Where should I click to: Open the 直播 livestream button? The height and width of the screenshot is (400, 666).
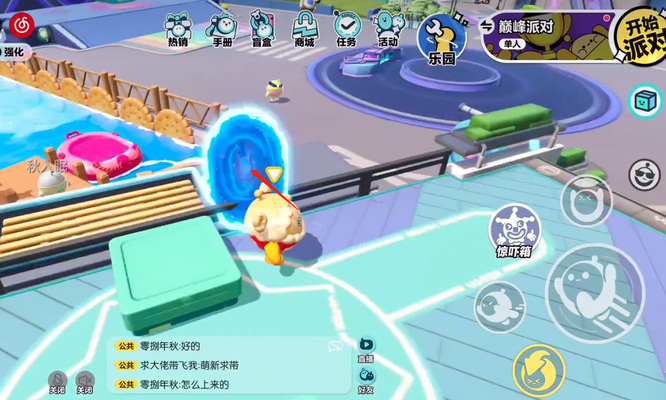pyautogui.click(x=366, y=348)
